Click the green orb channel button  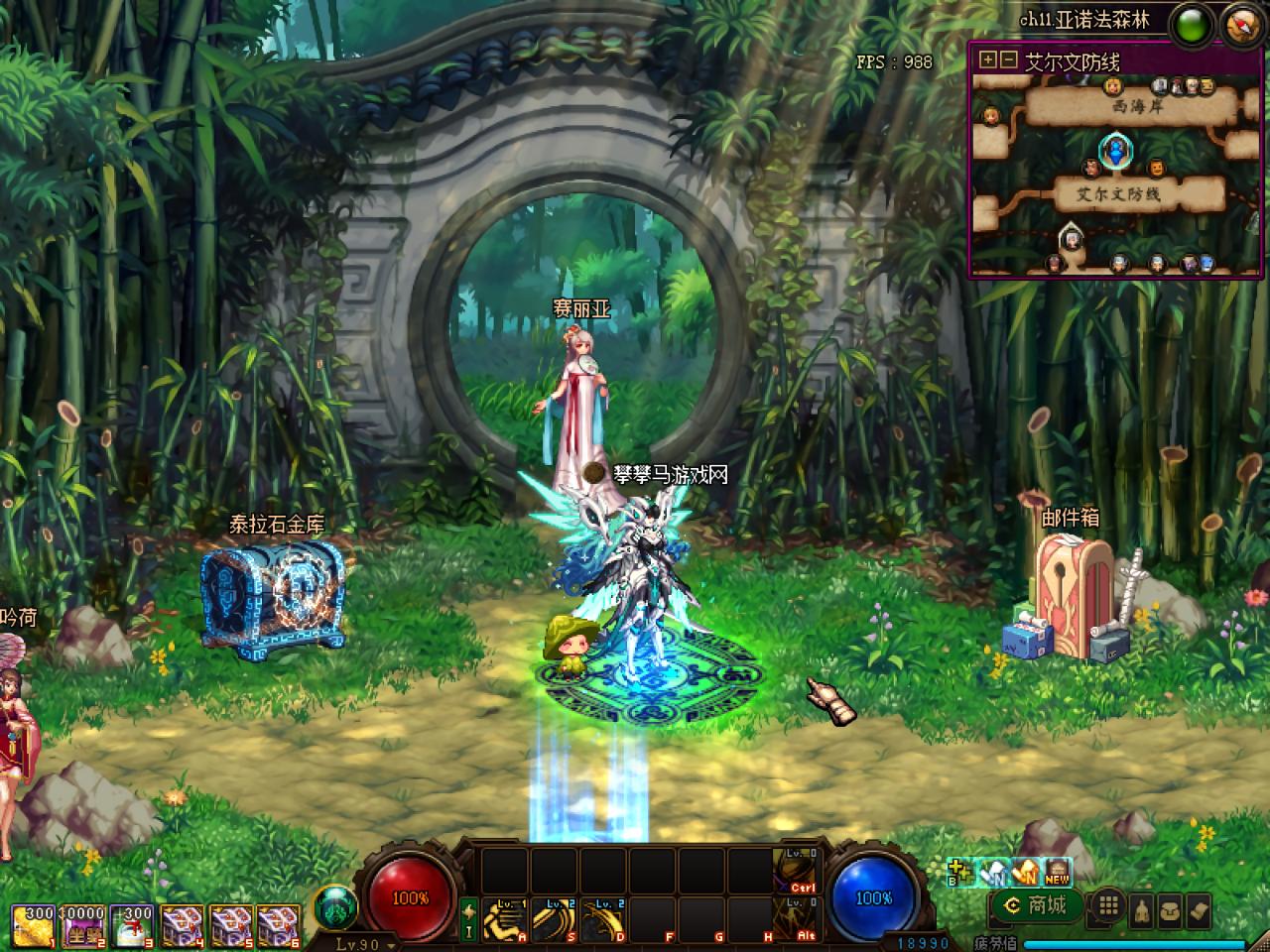click(1194, 23)
